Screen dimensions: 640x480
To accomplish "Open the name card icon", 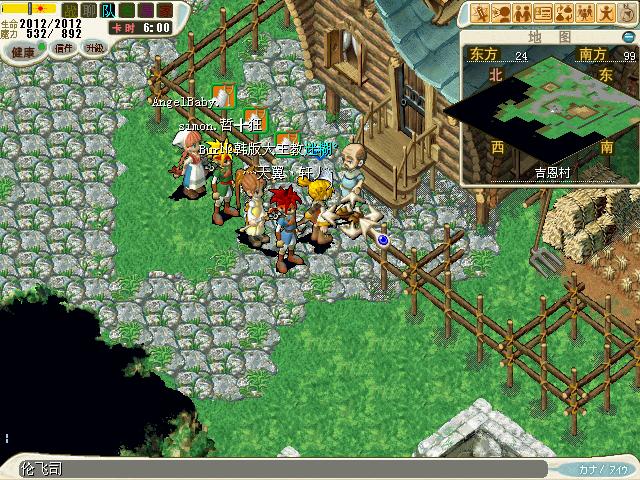I will pos(543,13).
